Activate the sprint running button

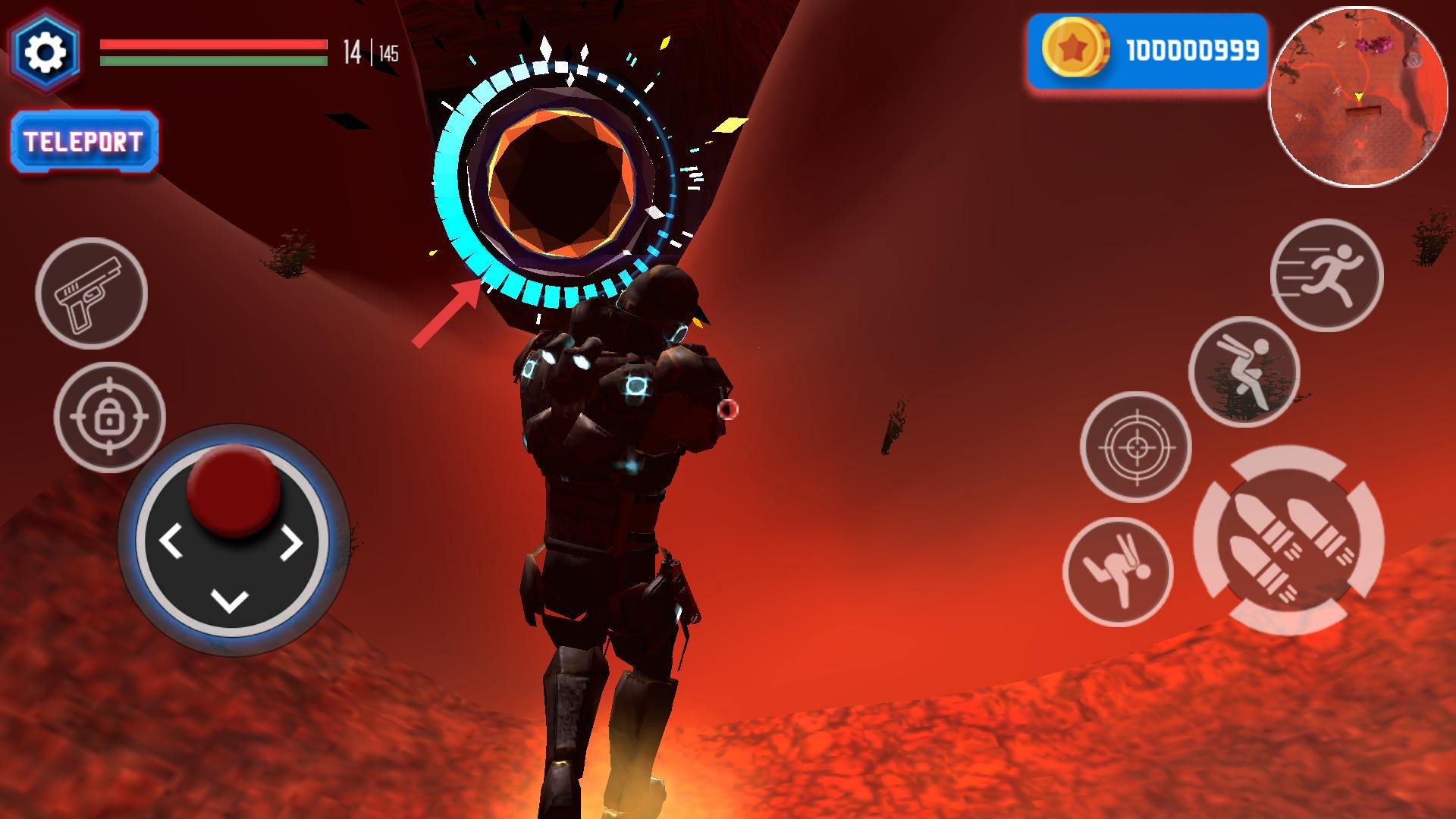click(x=1326, y=275)
